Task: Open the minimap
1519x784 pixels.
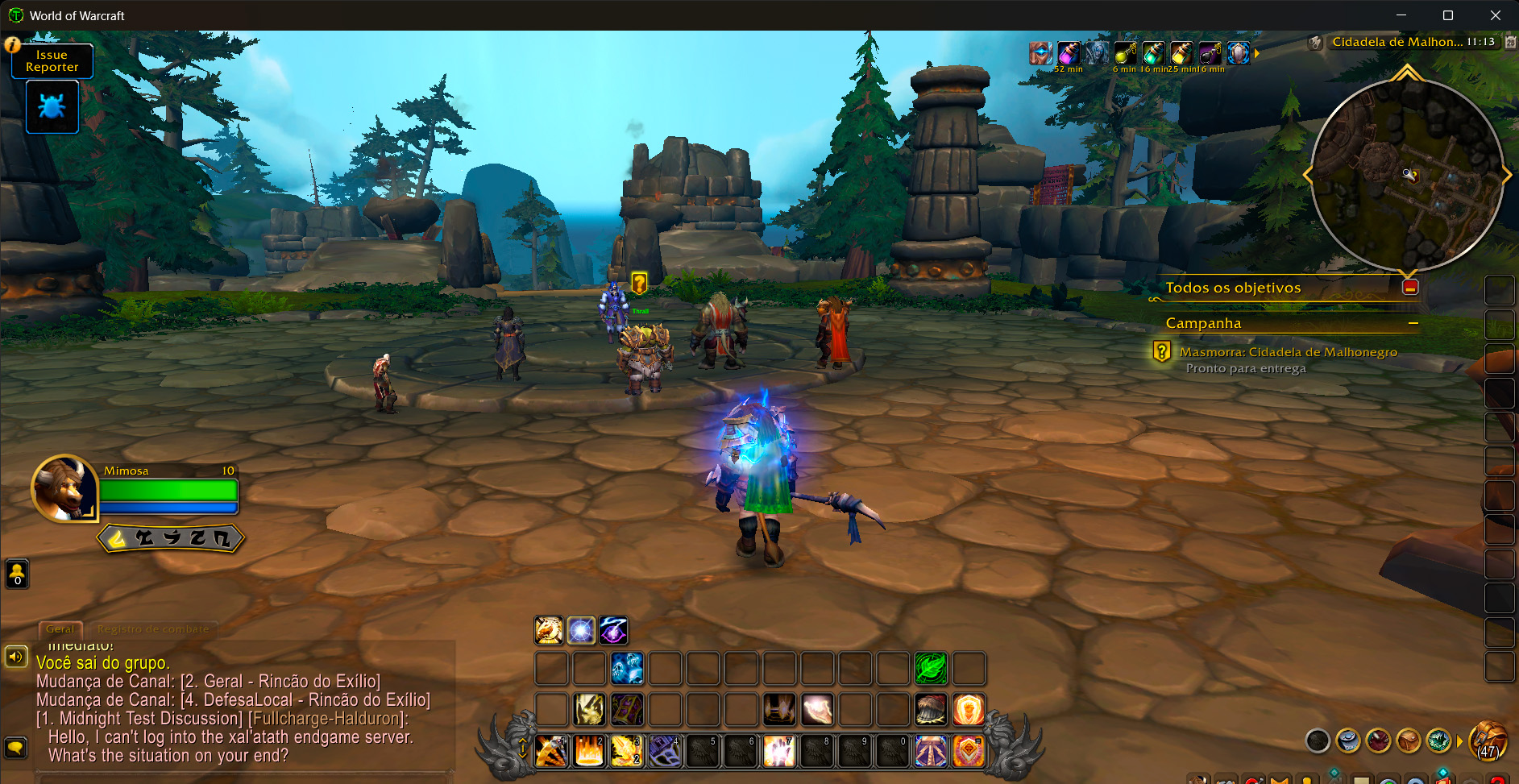Action: pos(1407,176)
